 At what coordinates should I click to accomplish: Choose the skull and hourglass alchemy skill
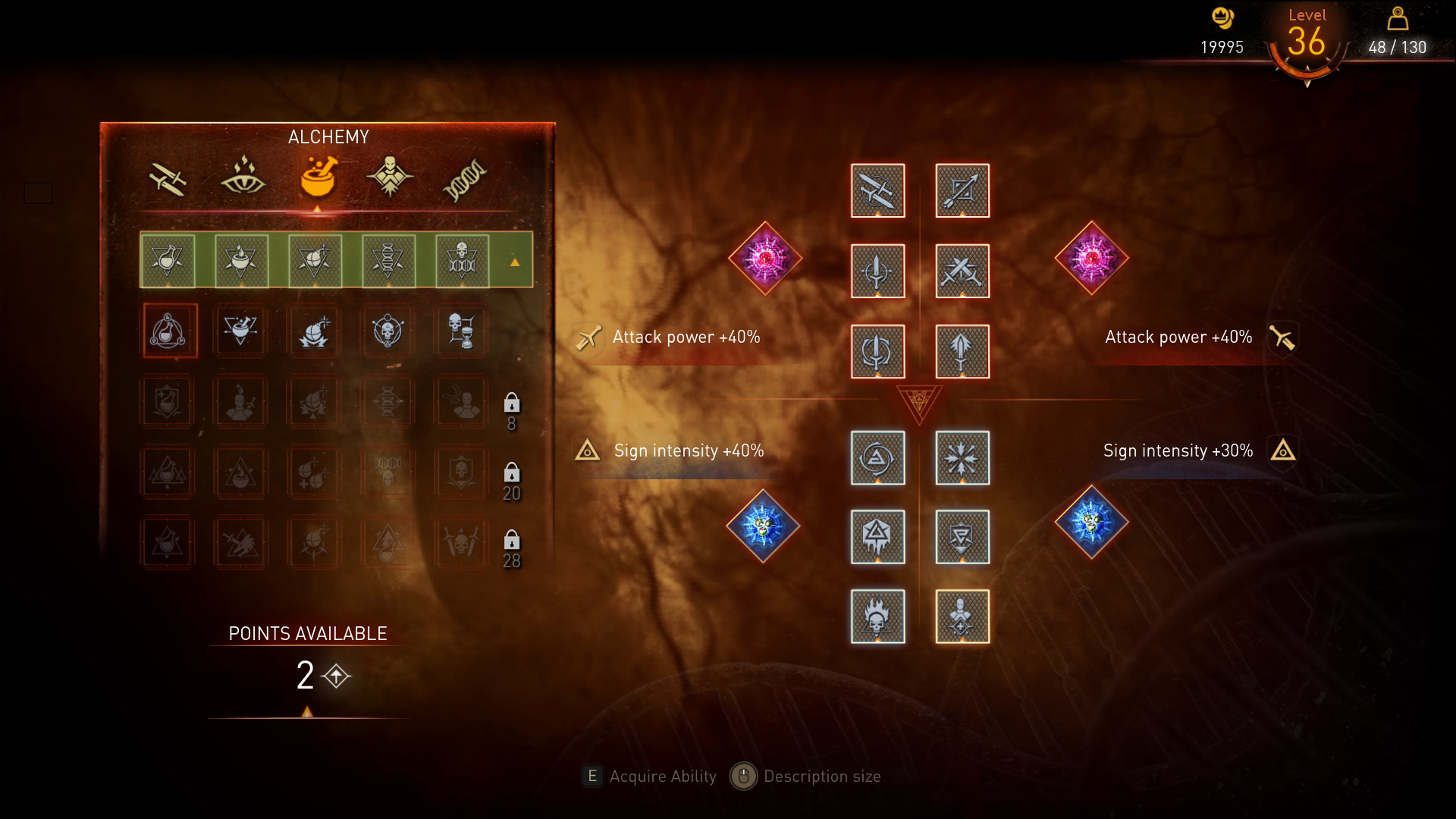coord(461,331)
